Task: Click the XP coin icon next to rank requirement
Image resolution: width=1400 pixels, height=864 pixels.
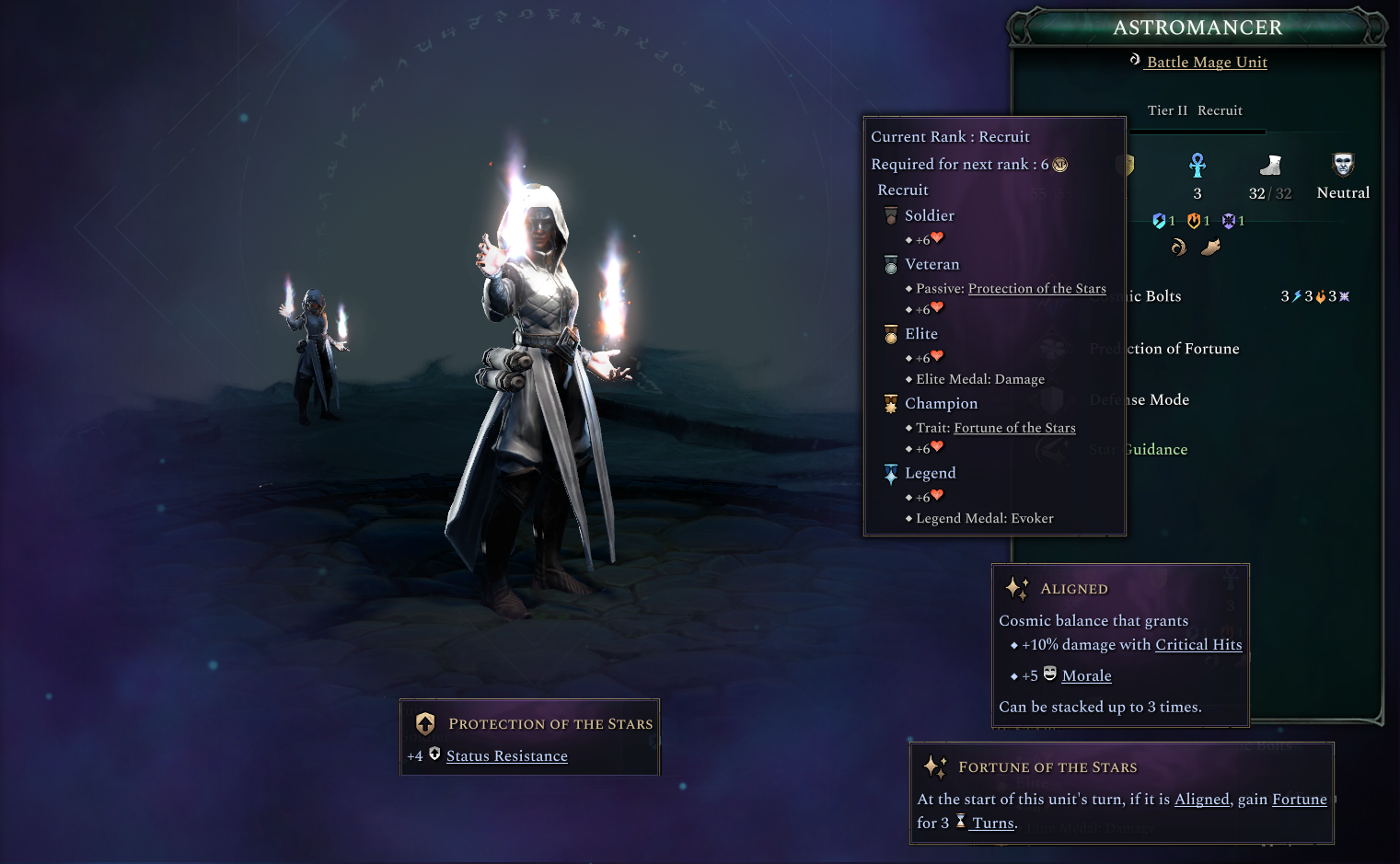Action: point(1059,165)
